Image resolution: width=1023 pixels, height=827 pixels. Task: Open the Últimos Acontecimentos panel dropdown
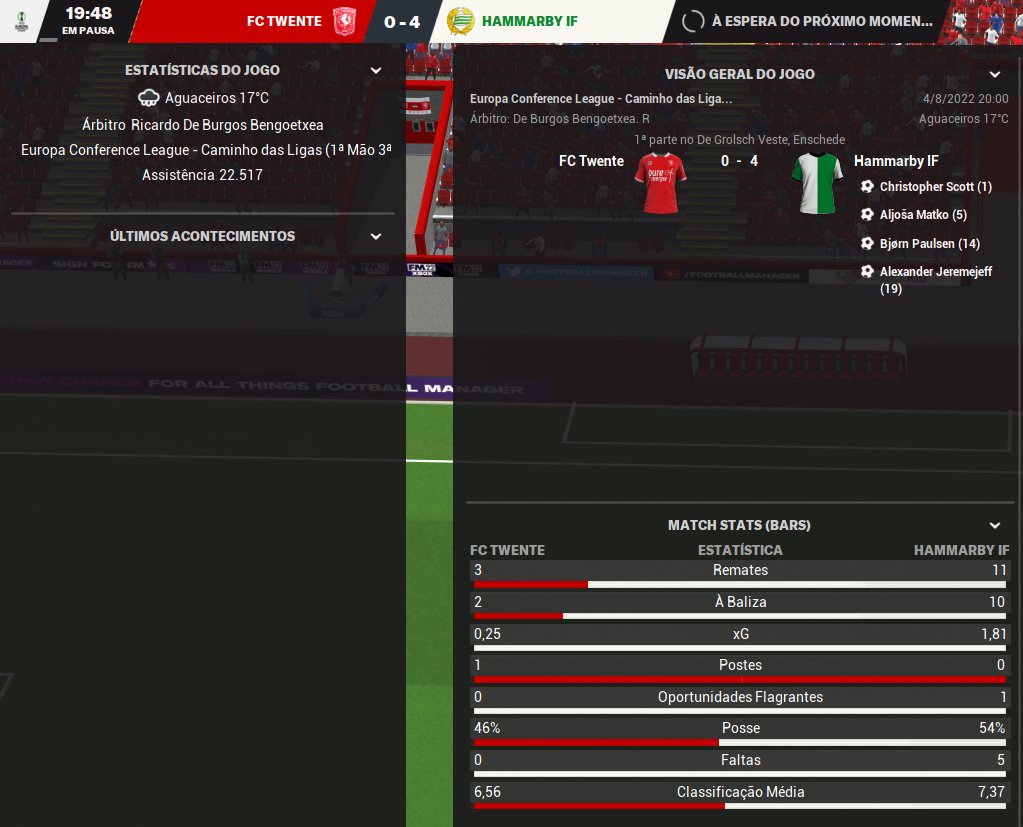click(x=376, y=237)
